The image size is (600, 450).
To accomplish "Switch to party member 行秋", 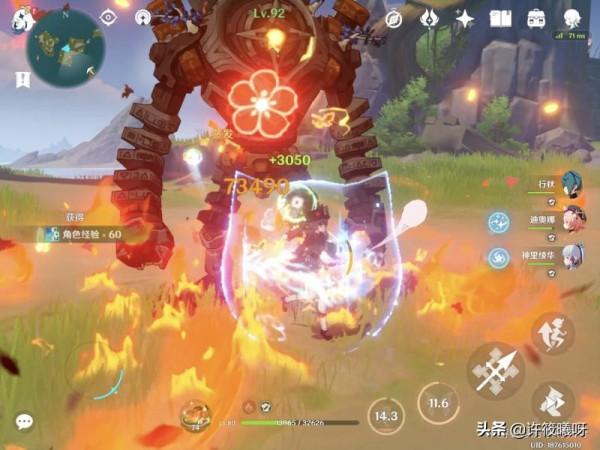I will click(571, 183).
